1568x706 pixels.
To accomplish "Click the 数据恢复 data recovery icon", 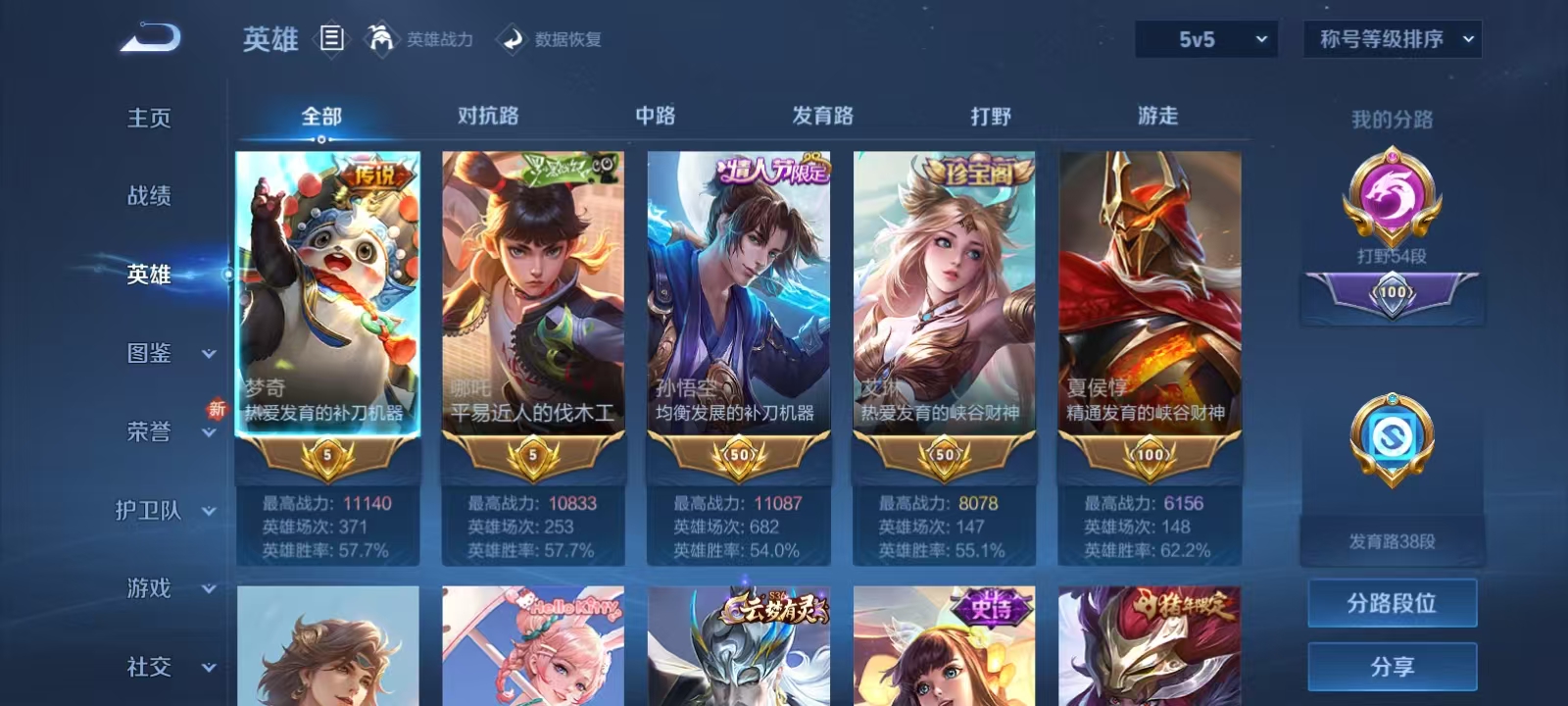I will 511,40.
